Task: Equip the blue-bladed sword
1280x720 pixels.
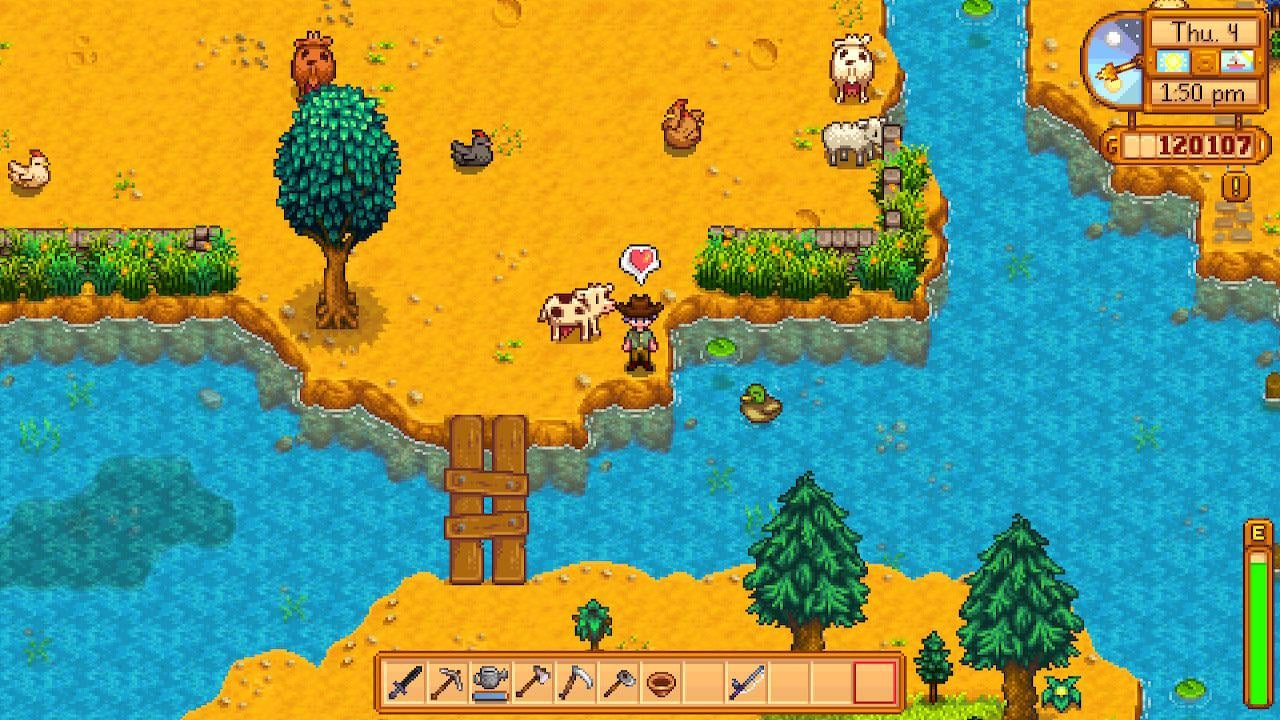Action: pos(746,683)
